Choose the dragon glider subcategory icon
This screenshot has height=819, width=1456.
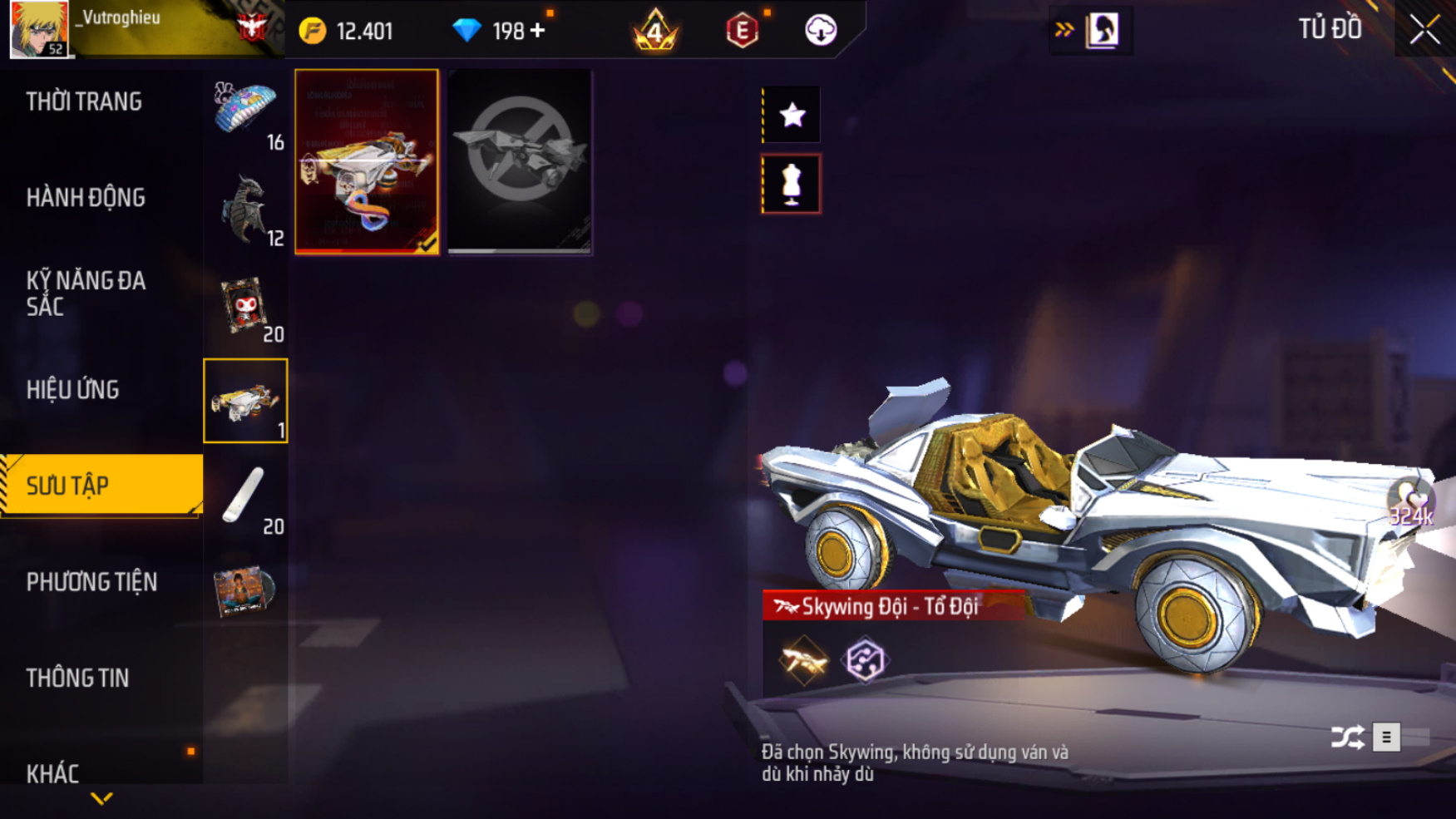pyautogui.click(x=245, y=210)
